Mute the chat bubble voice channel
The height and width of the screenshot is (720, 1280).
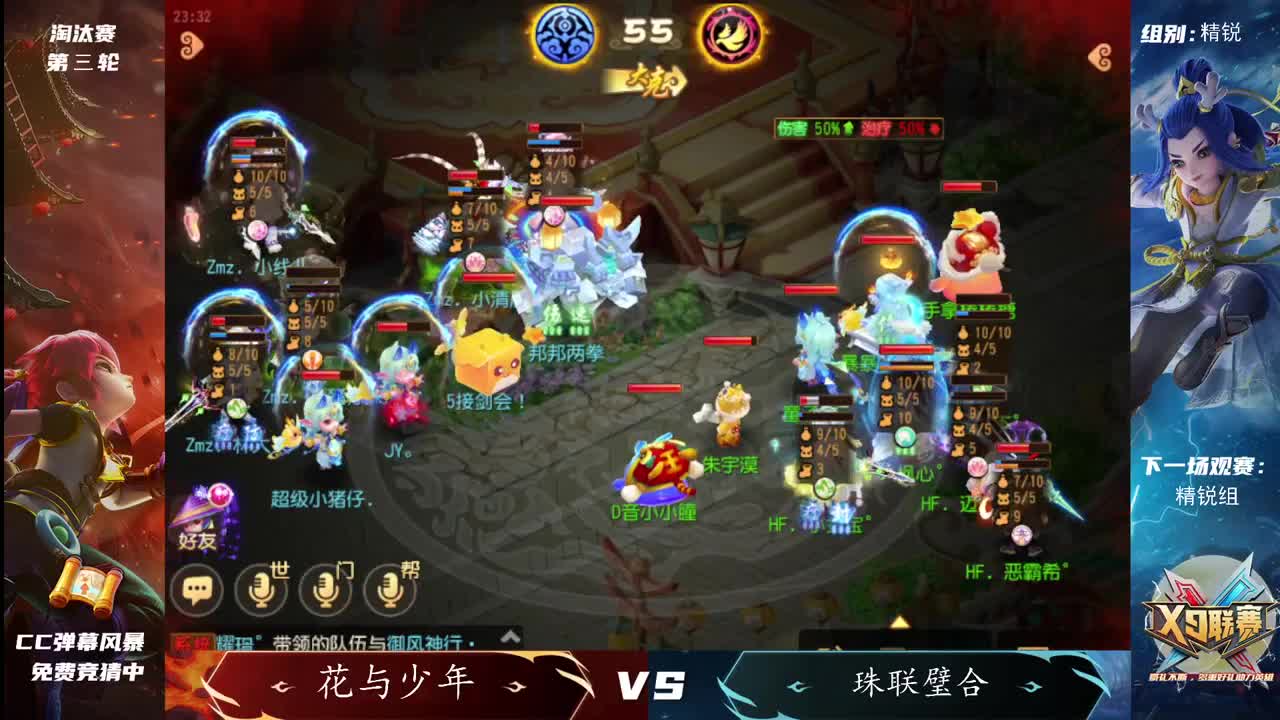pyautogui.click(x=199, y=589)
